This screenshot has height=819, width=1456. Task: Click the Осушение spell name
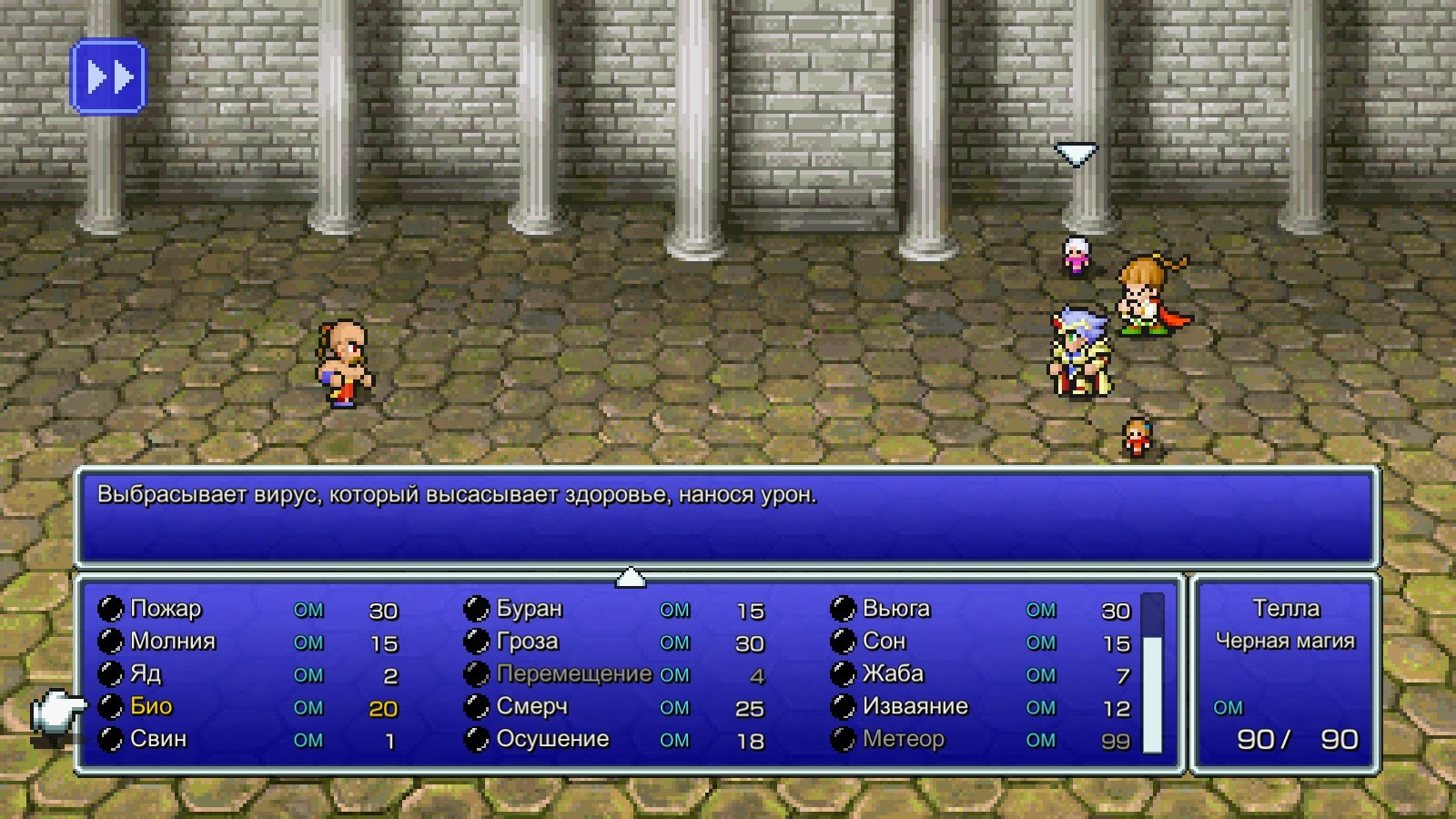[x=553, y=739]
